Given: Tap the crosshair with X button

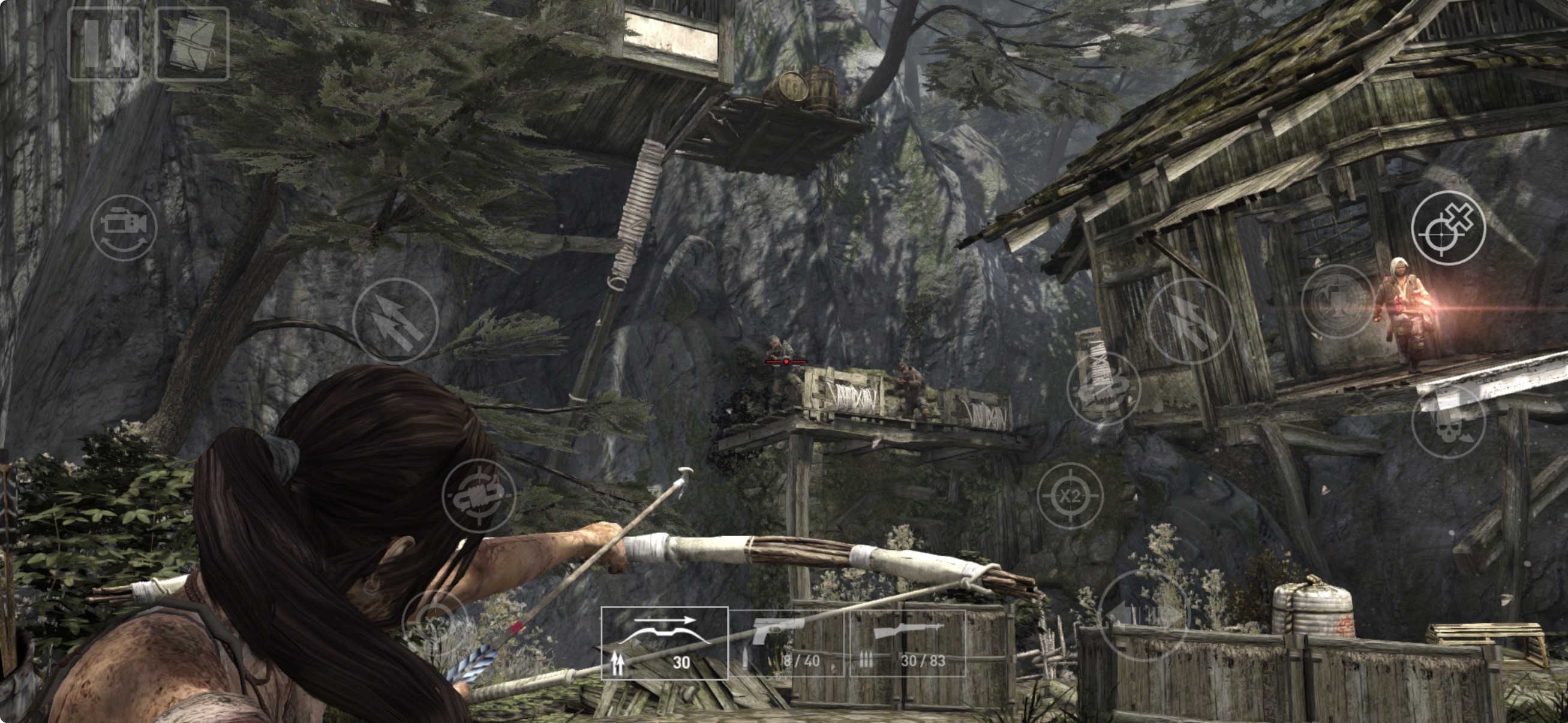Looking at the screenshot, I should (x=1448, y=228).
